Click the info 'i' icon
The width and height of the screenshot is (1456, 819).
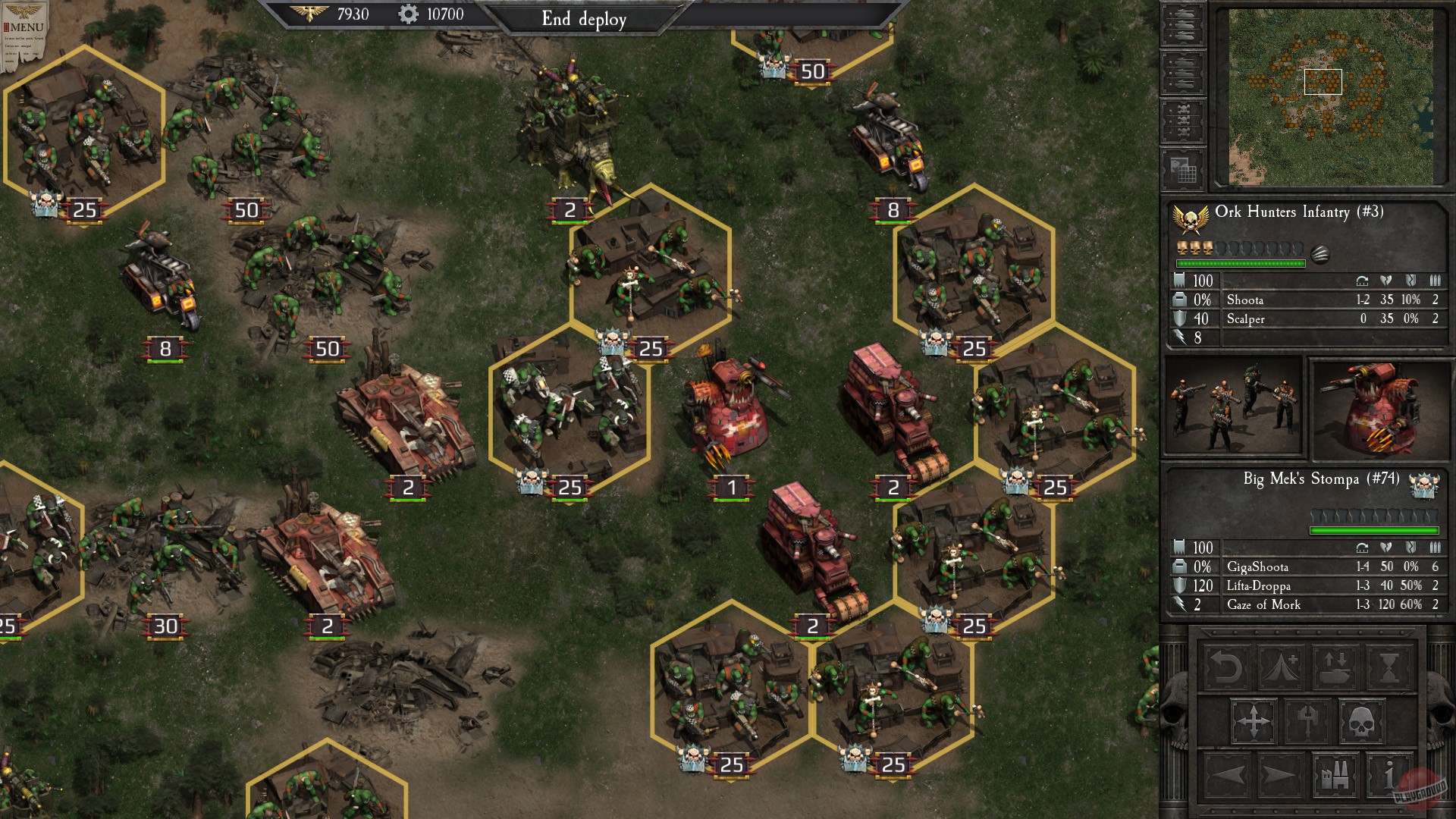[1389, 777]
